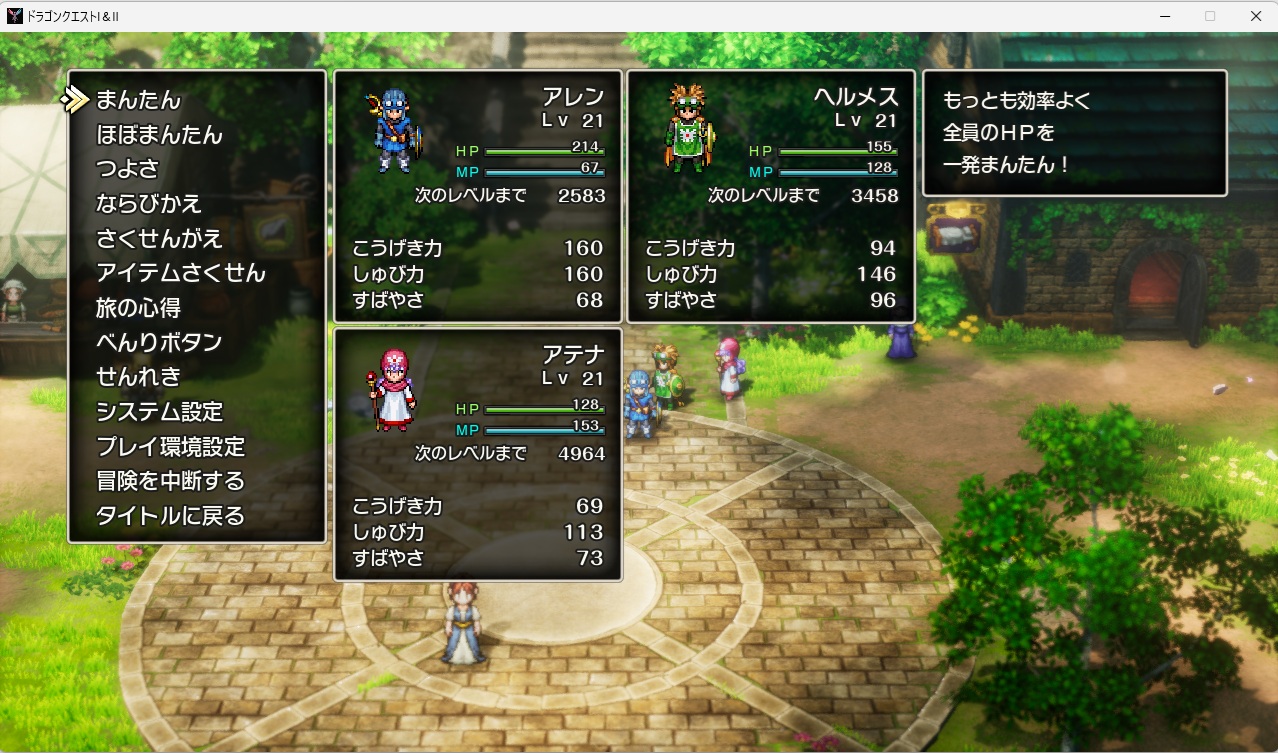Choose the ほぼまんたん menu entry
This screenshot has width=1278, height=753.
coord(159,135)
